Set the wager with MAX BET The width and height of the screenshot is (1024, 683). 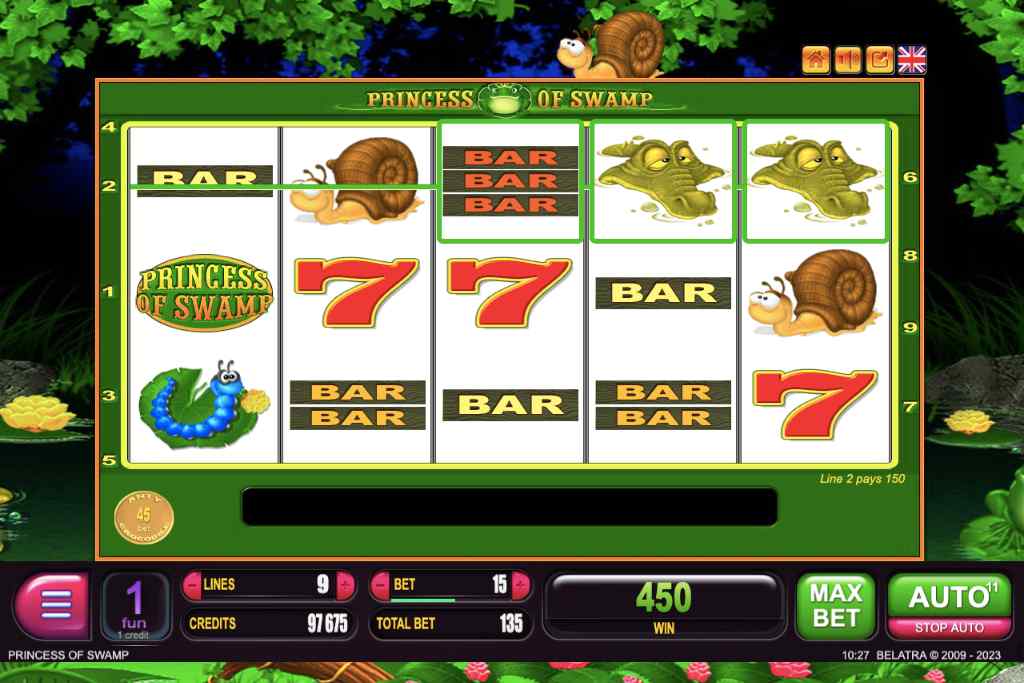pos(835,606)
